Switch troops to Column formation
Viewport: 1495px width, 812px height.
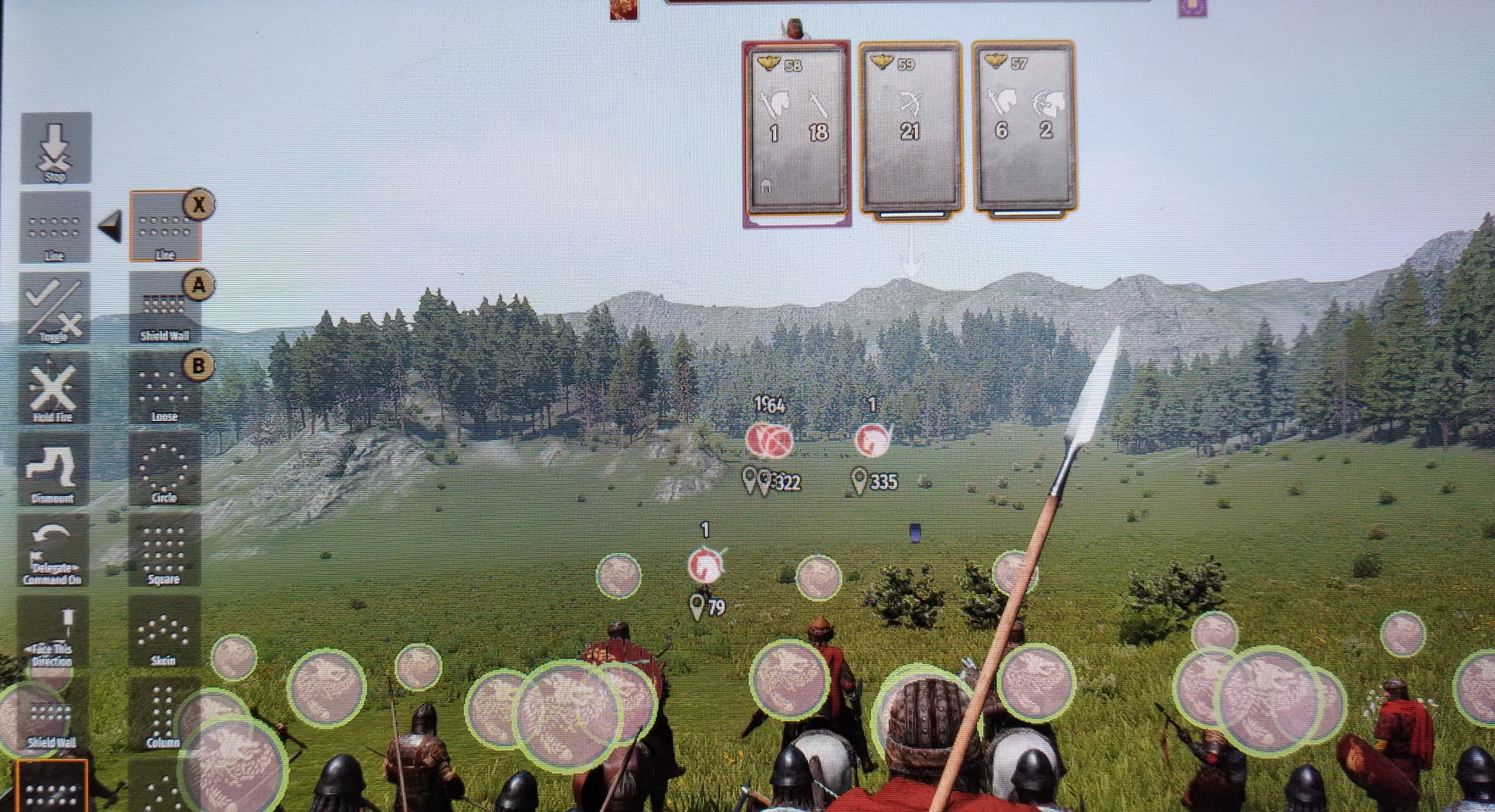(164, 714)
